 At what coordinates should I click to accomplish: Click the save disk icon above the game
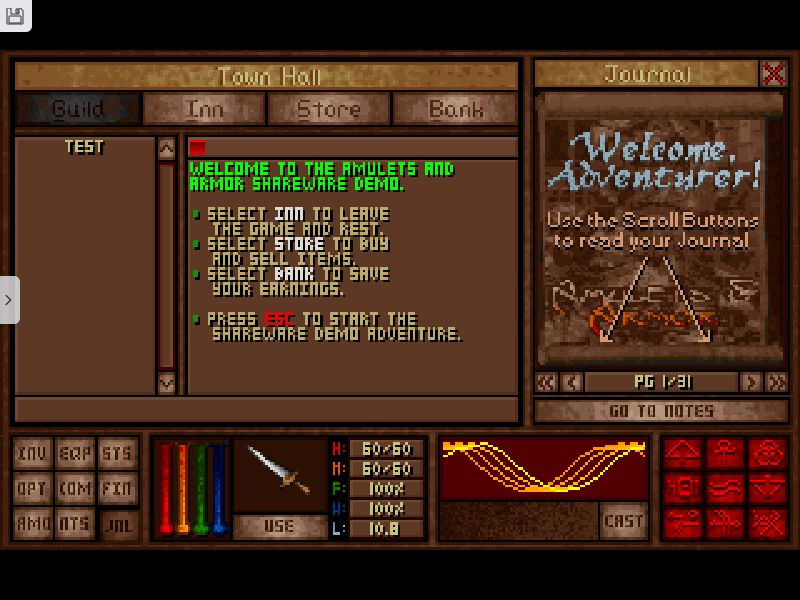tap(14, 14)
